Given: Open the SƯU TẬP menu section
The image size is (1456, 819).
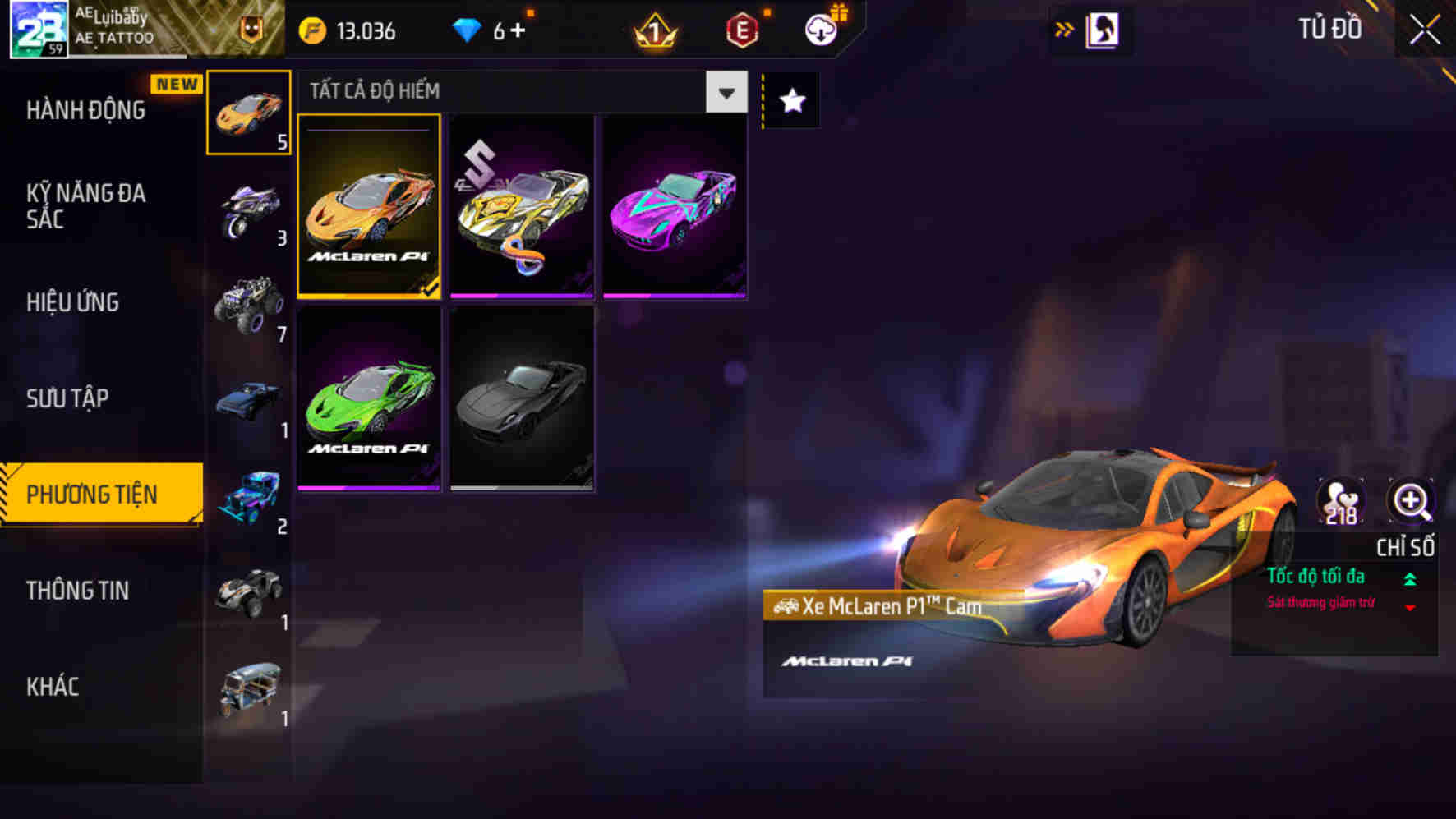Looking at the screenshot, I should (x=68, y=398).
